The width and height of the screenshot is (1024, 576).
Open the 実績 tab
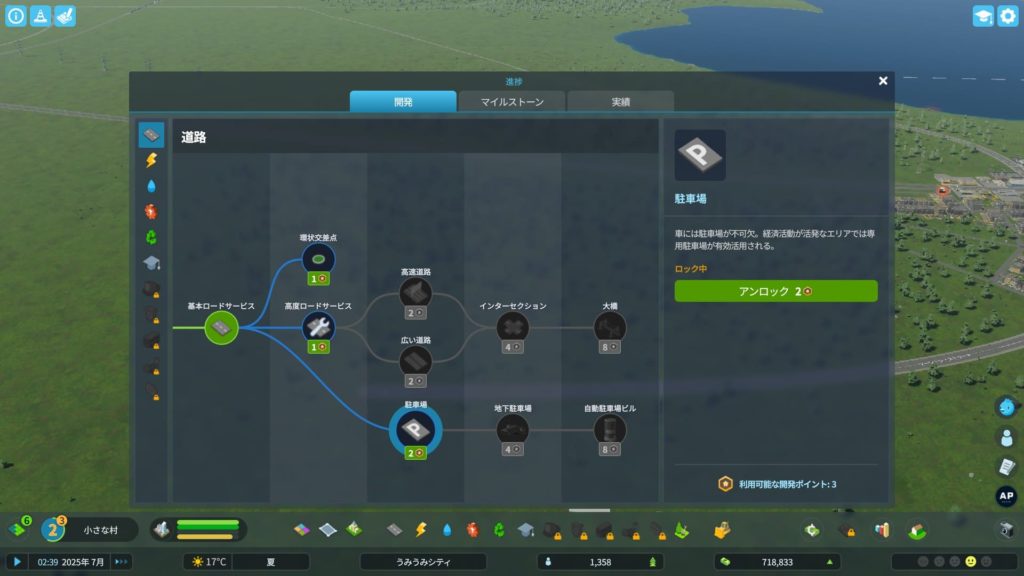[620, 102]
